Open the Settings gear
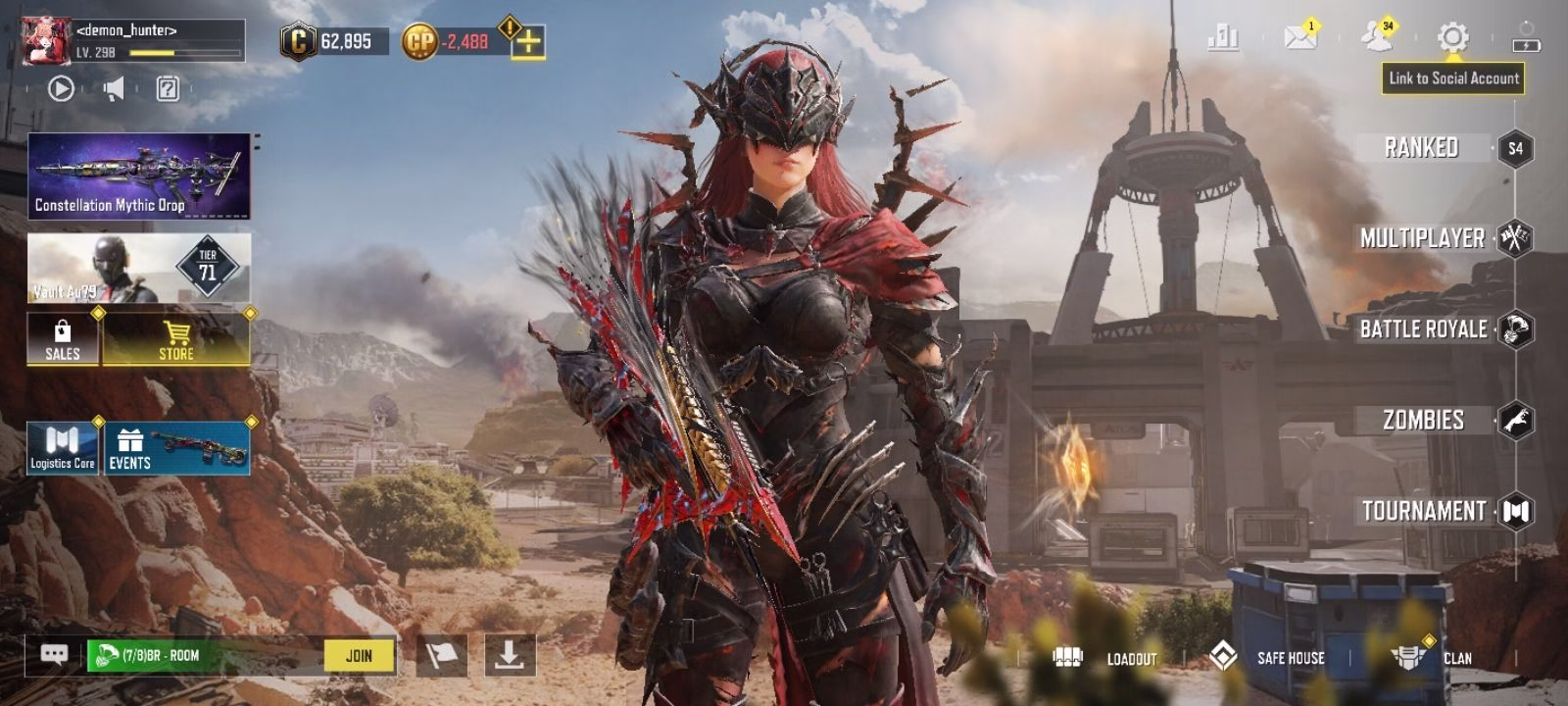The height and width of the screenshot is (706, 1568). click(1452, 38)
